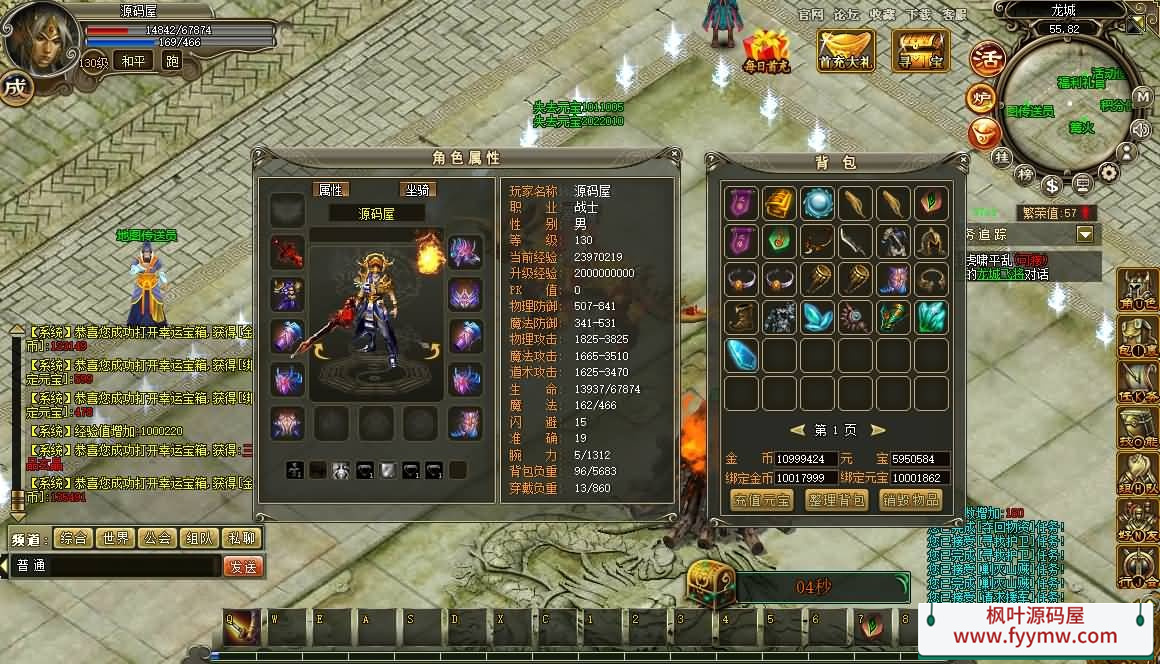The width and height of the screenshot is (1160, 664).
Task: Toggle the sound speaker icon
Action: [1141, 128]
